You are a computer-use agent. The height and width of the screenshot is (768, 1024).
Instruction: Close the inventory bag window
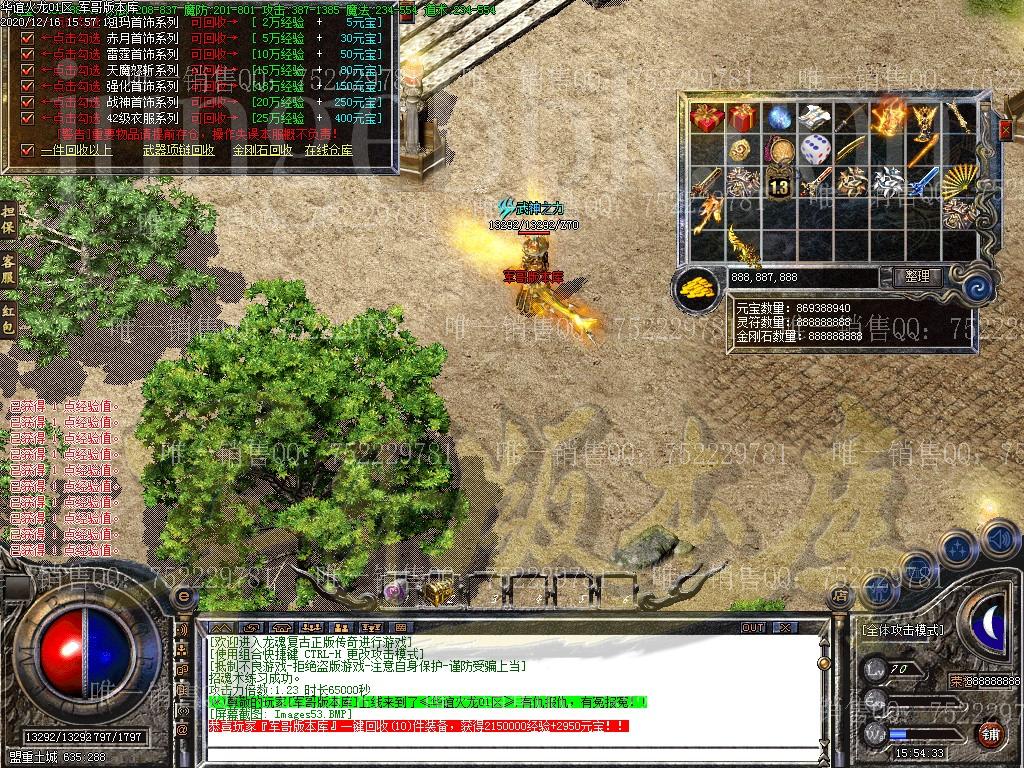click(1006, 129)
